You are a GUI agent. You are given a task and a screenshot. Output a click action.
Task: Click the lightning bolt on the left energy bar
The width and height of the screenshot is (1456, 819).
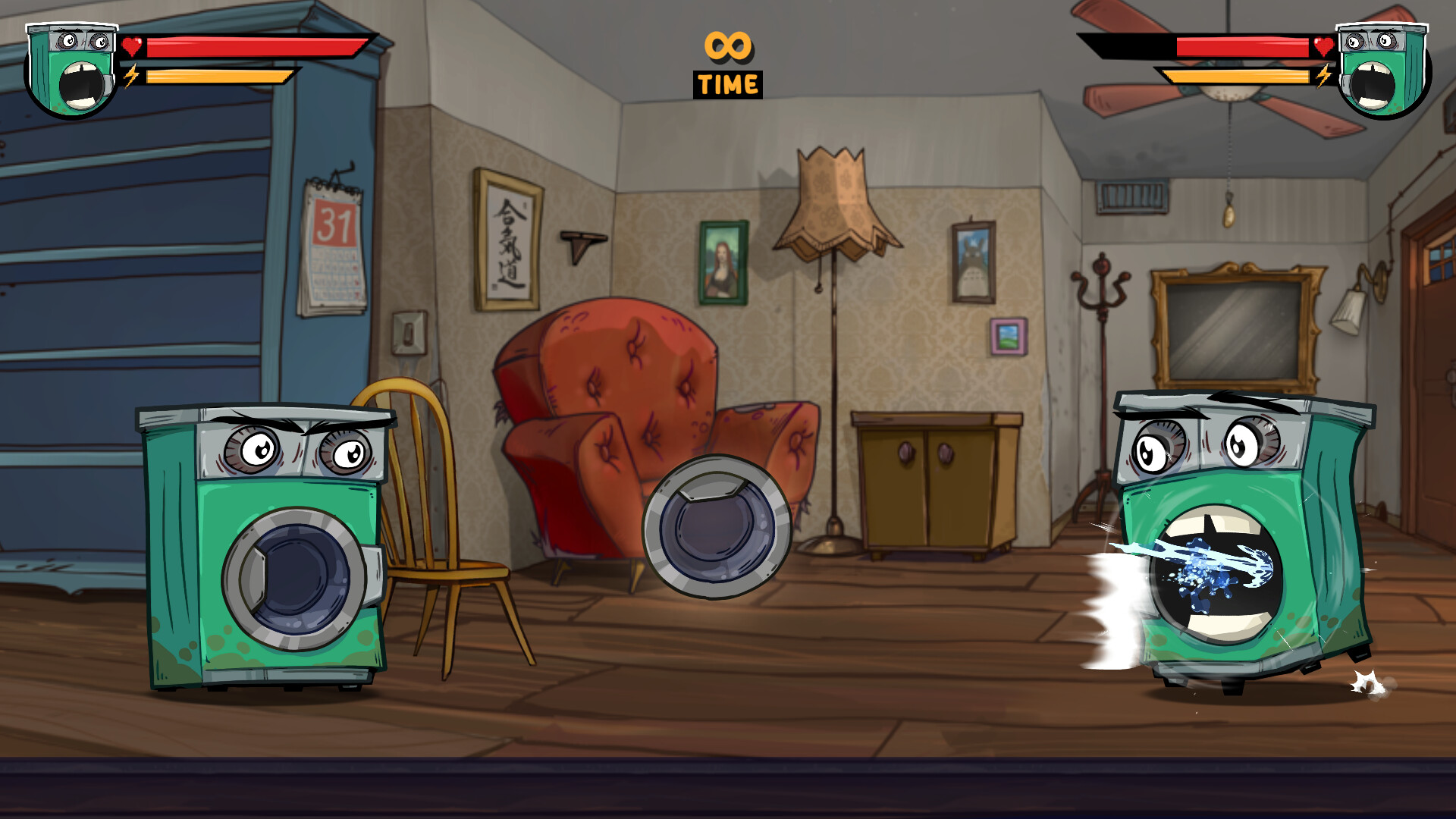point(130,76)
